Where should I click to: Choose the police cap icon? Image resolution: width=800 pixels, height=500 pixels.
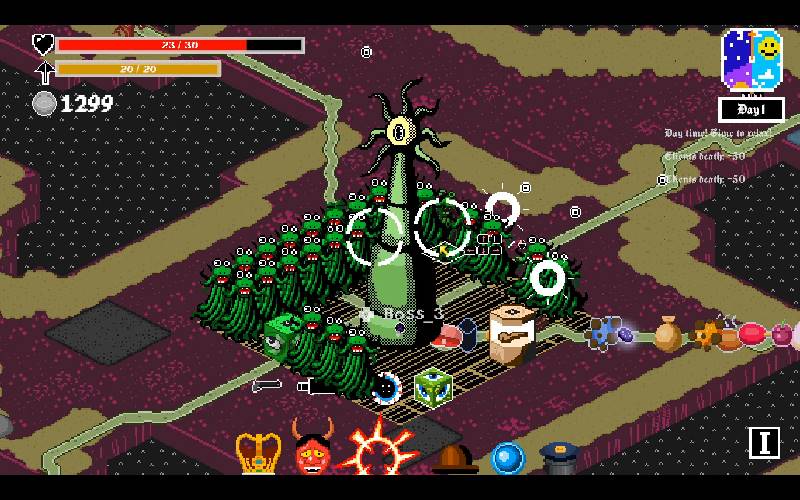point(560,458)
